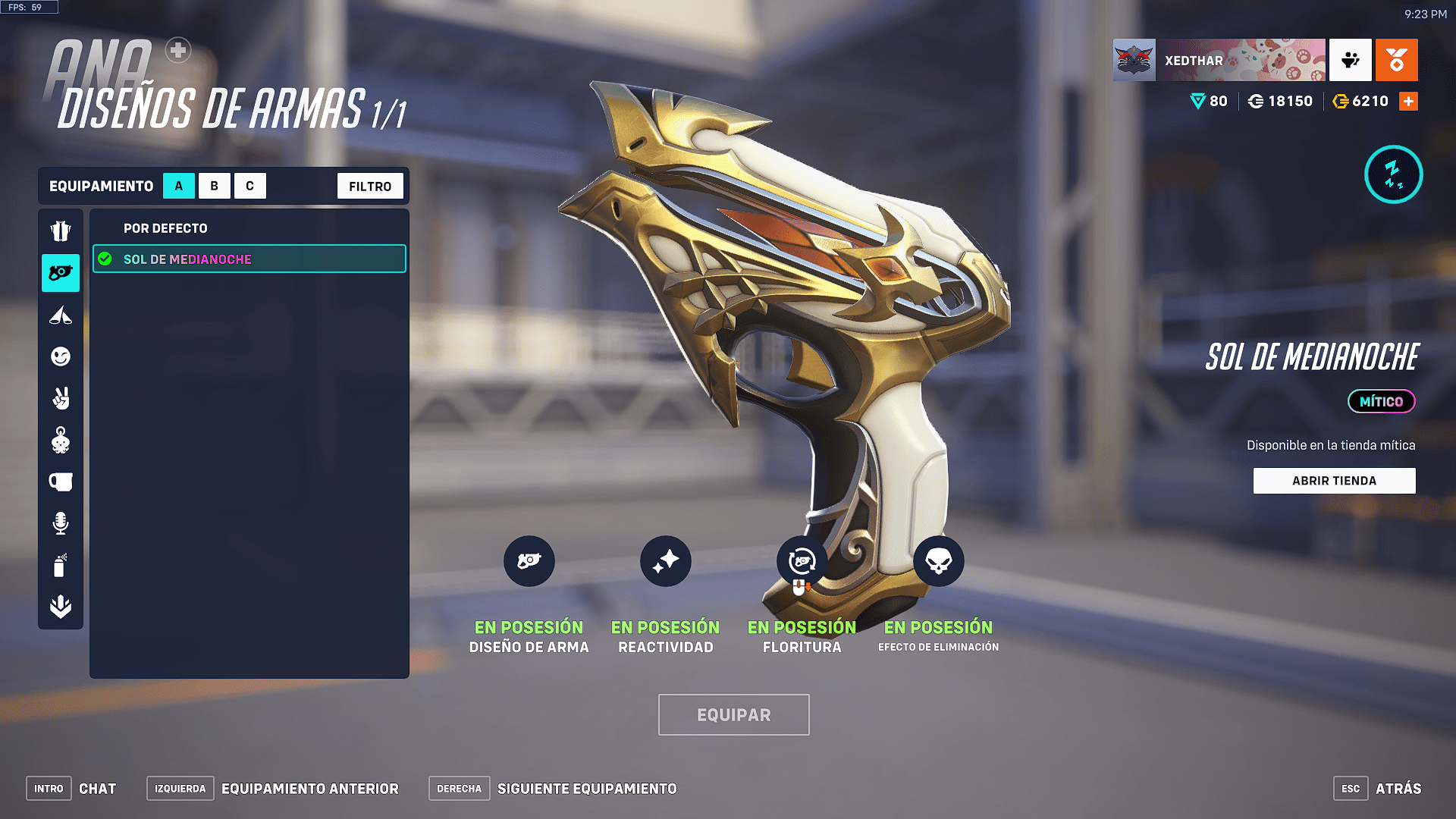Open the peace-sign hand victory poses category

click(61, 398)
